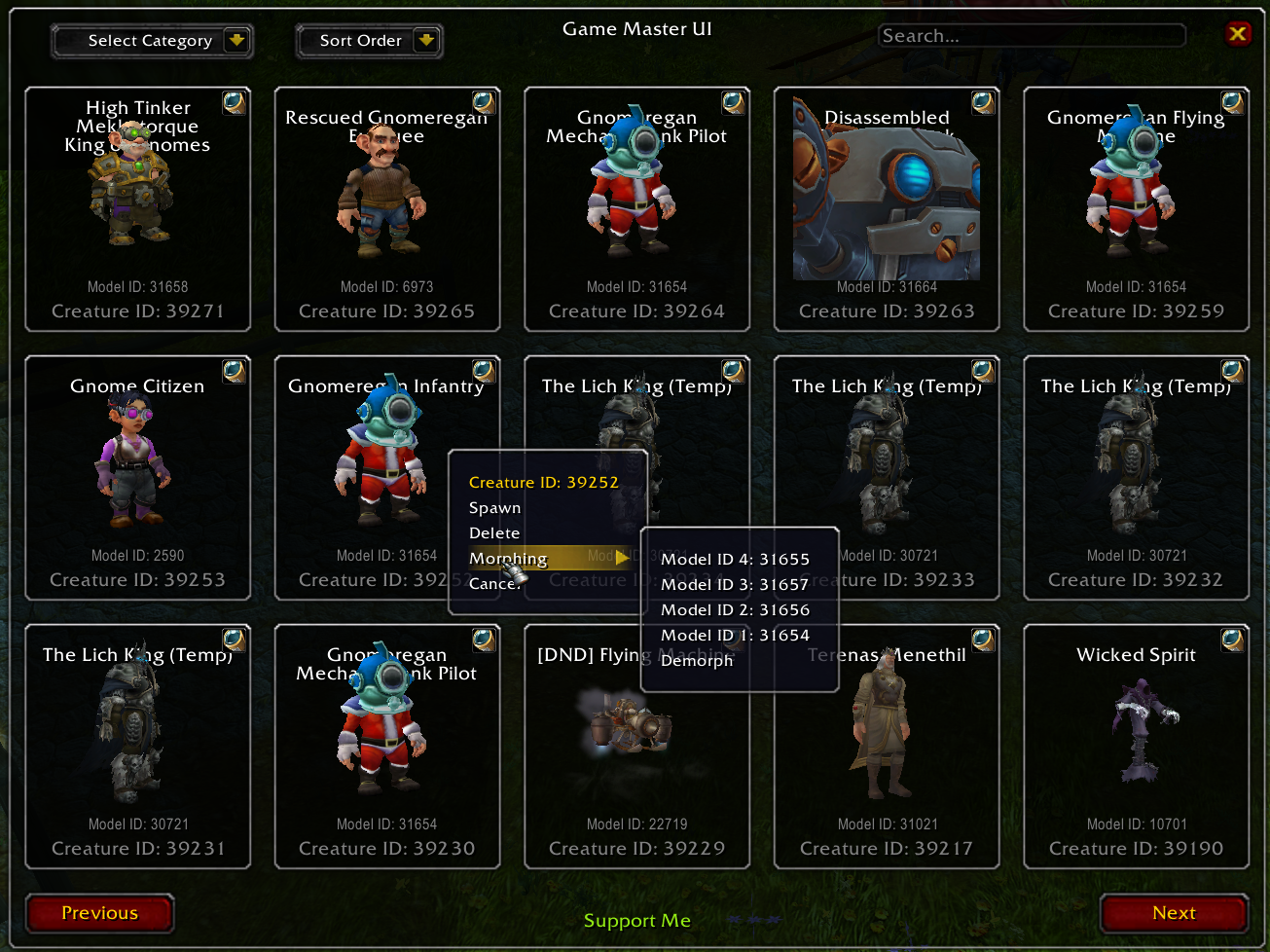Open model preview icon on Rescued Gnomeregan Exilee card
This screenshot has height=952, width=1270.
pos(484,101)
